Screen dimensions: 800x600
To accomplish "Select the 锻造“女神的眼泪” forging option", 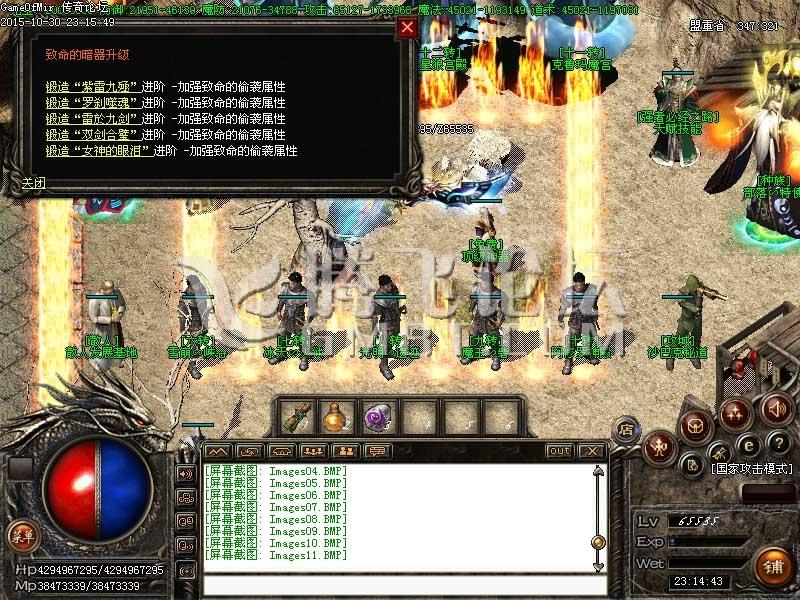I will tap(99, 151).
